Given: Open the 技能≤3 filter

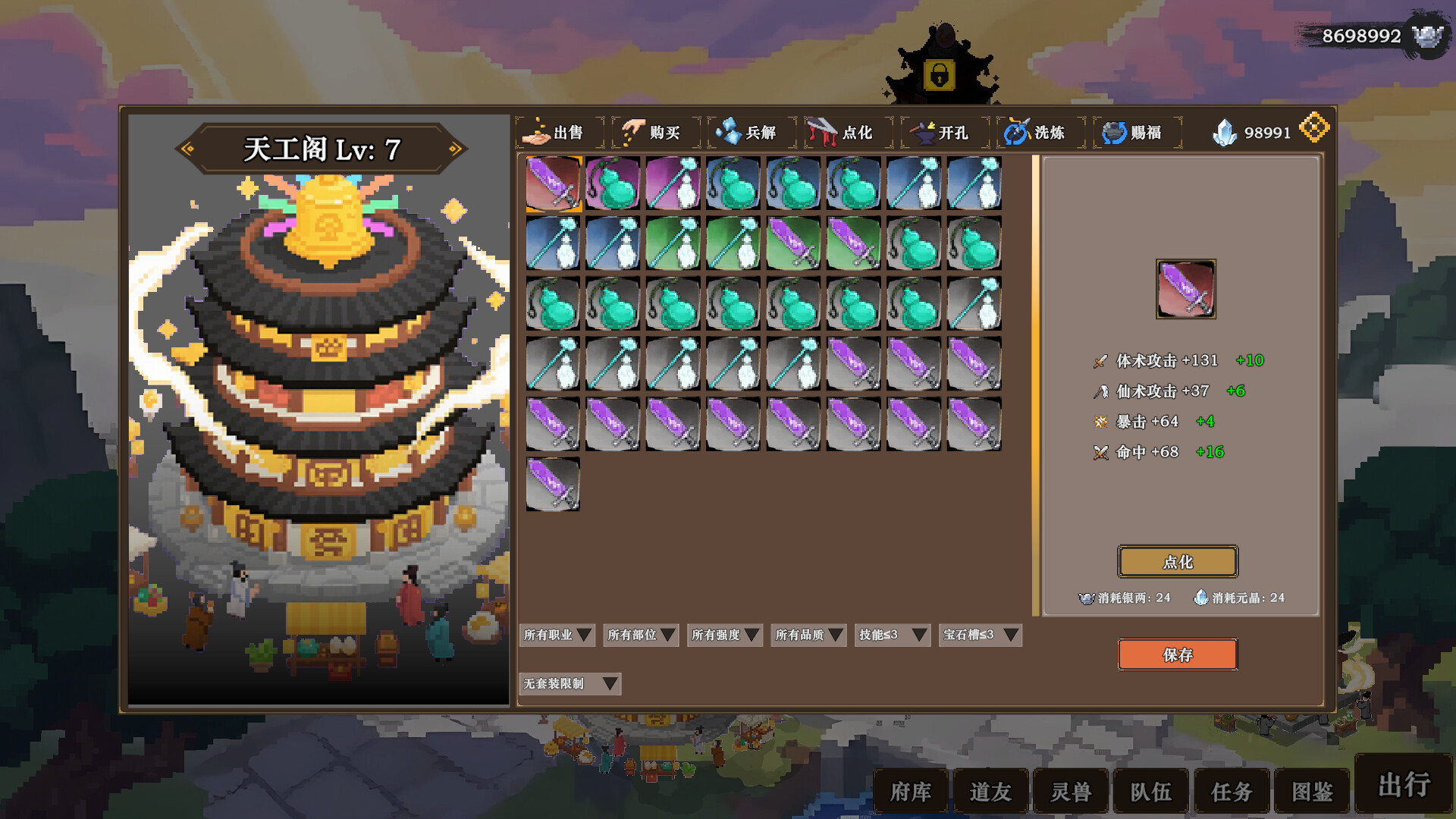Looking at the screenshot, I should pyautogui.click(x=892, y=635).
